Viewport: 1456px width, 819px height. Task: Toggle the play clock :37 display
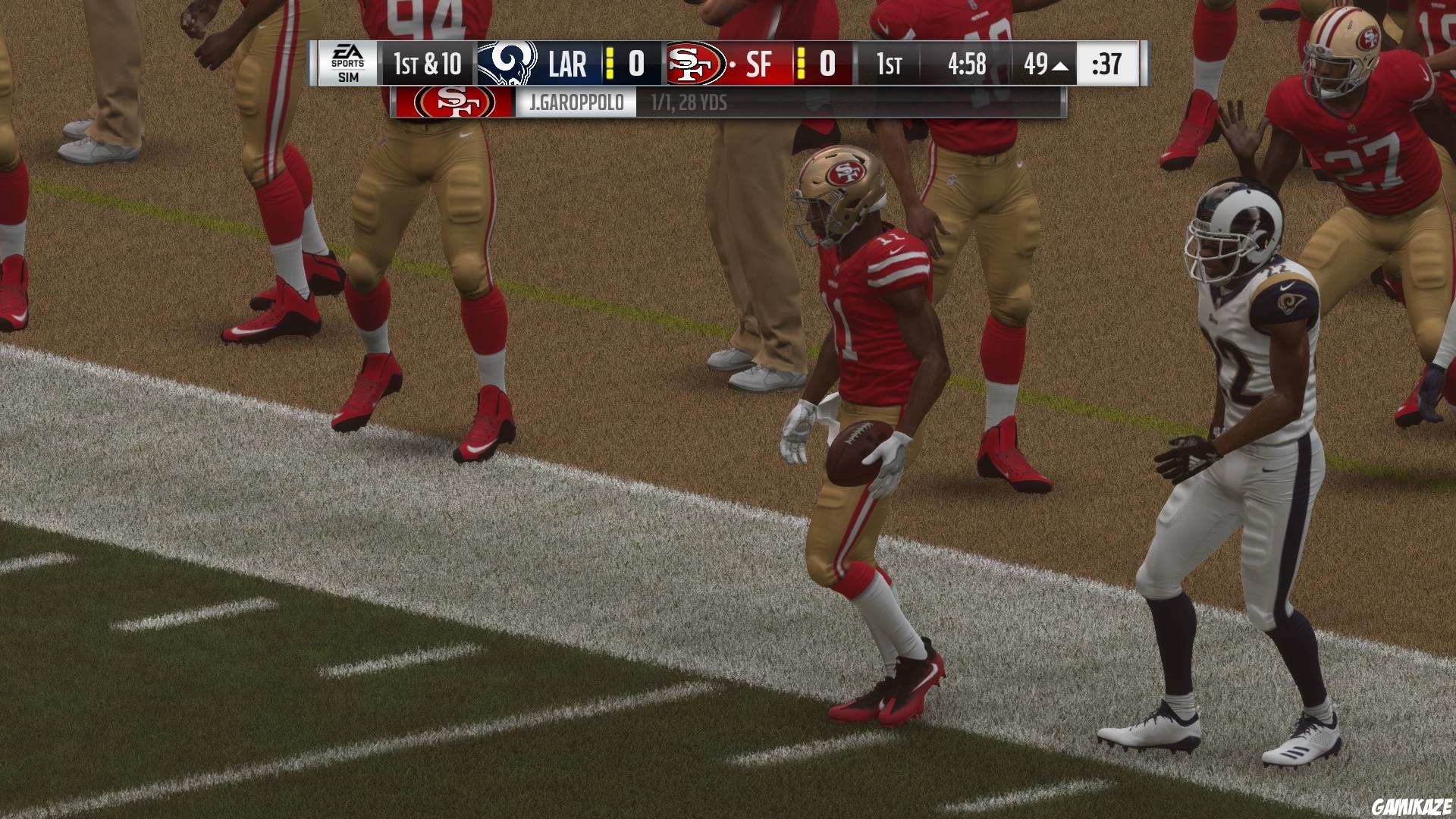click(x=1104, y=65)
